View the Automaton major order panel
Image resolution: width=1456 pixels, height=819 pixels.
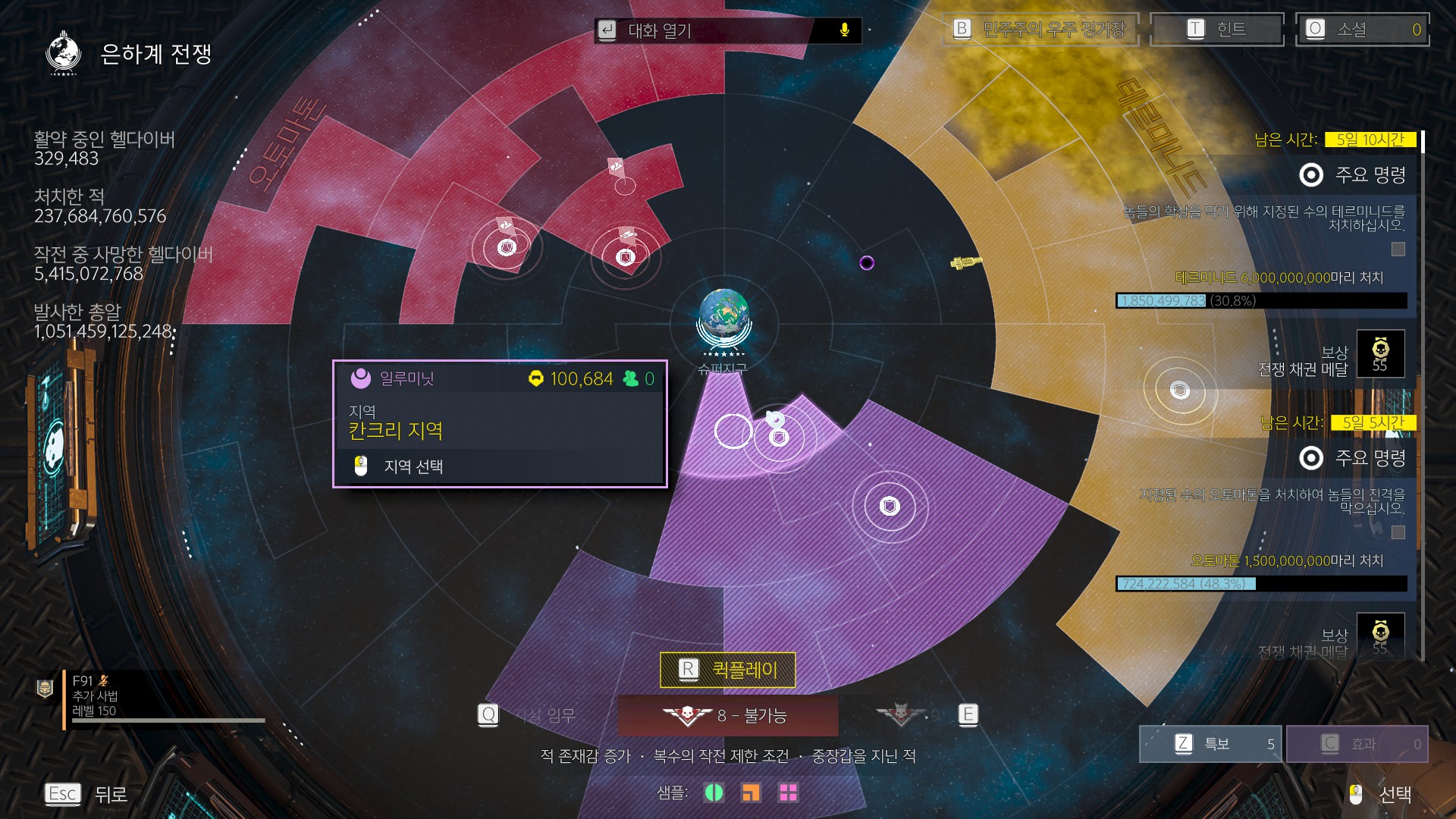[1310, 458]
